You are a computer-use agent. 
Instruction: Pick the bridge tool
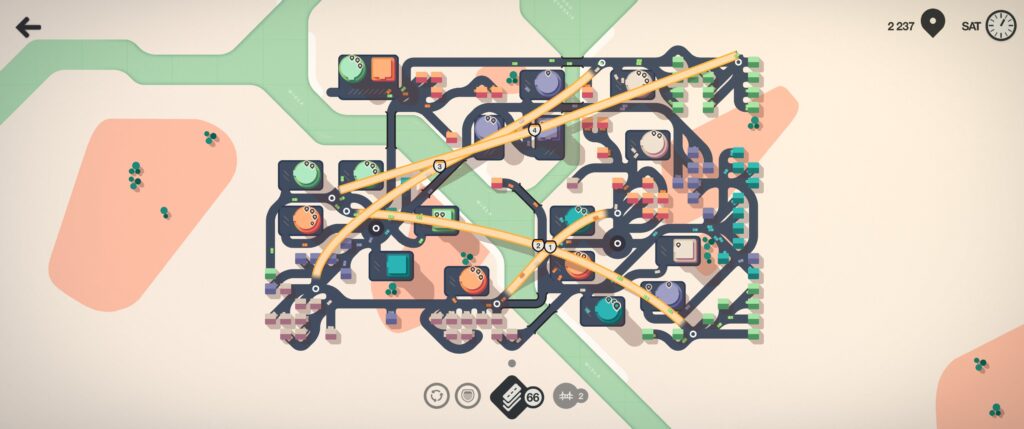pos(564,396)
